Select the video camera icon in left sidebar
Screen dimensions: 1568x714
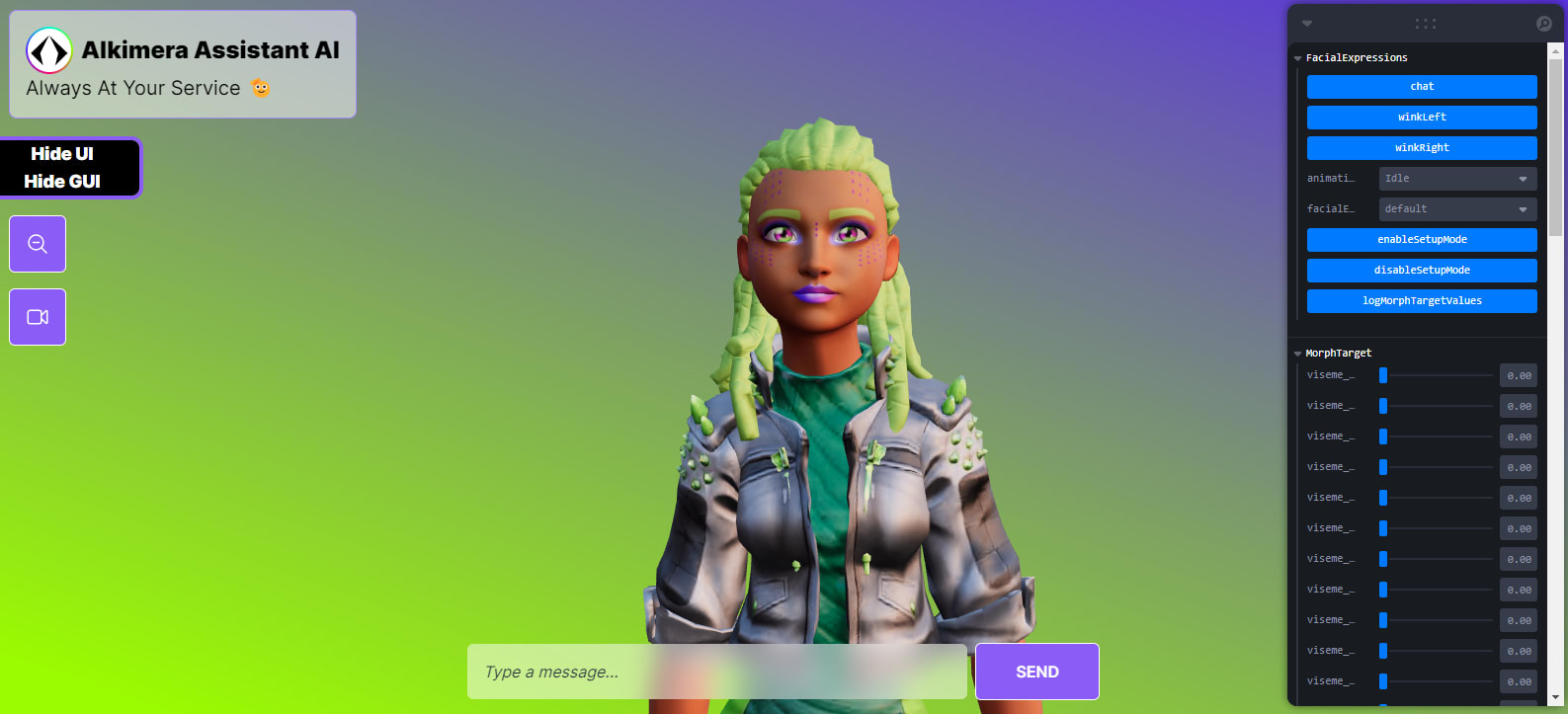coord(37,317)
